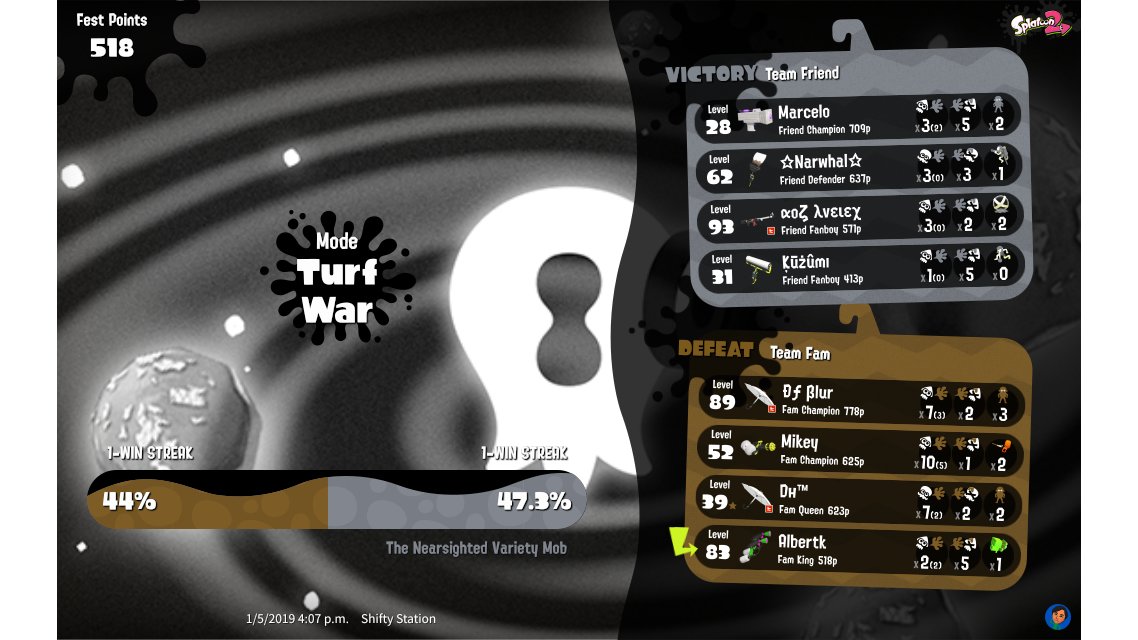Open Mikey's player row

coord(858,450)
